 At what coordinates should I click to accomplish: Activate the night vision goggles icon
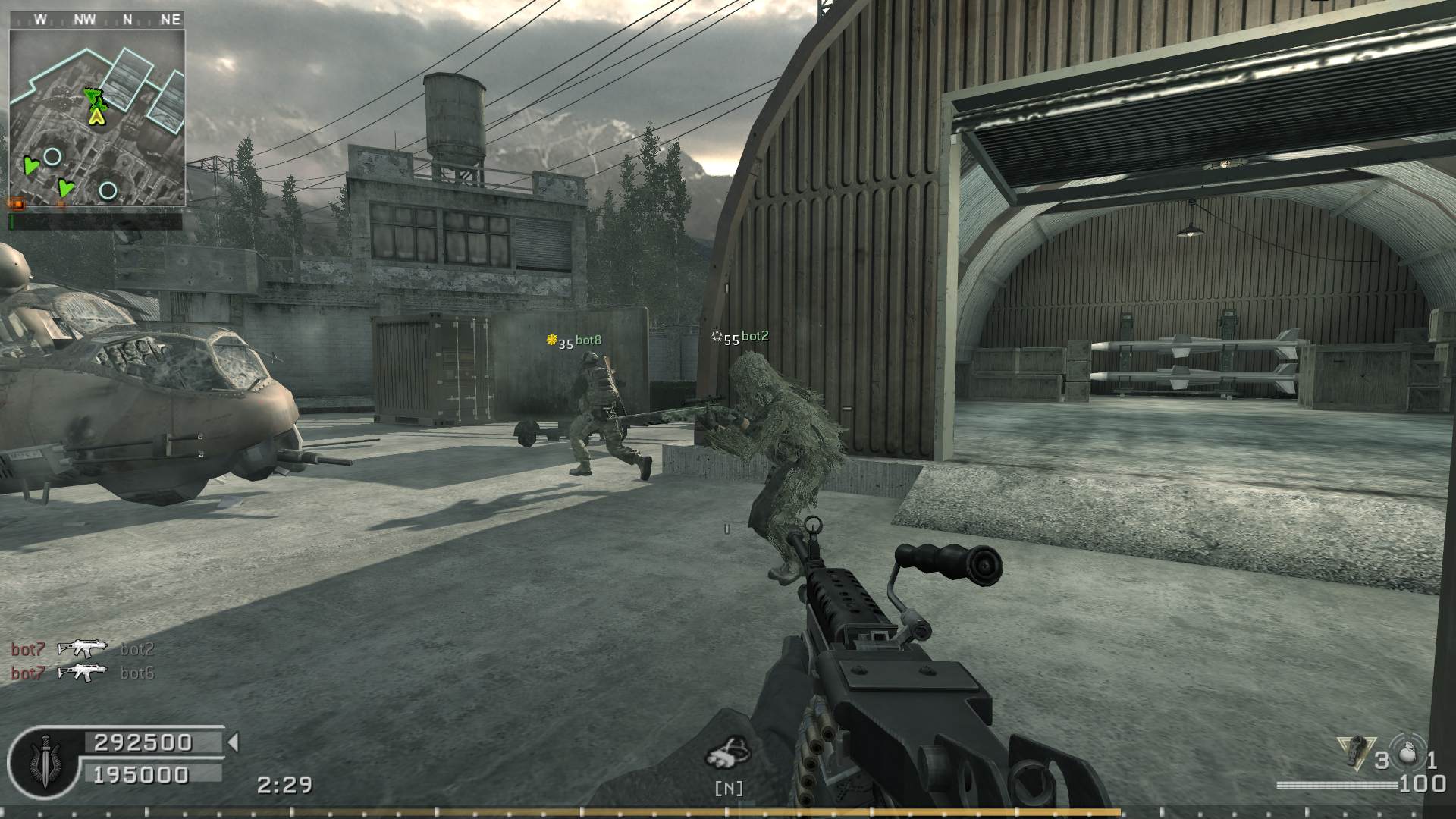pyautogui.click(x=728, y=755)
